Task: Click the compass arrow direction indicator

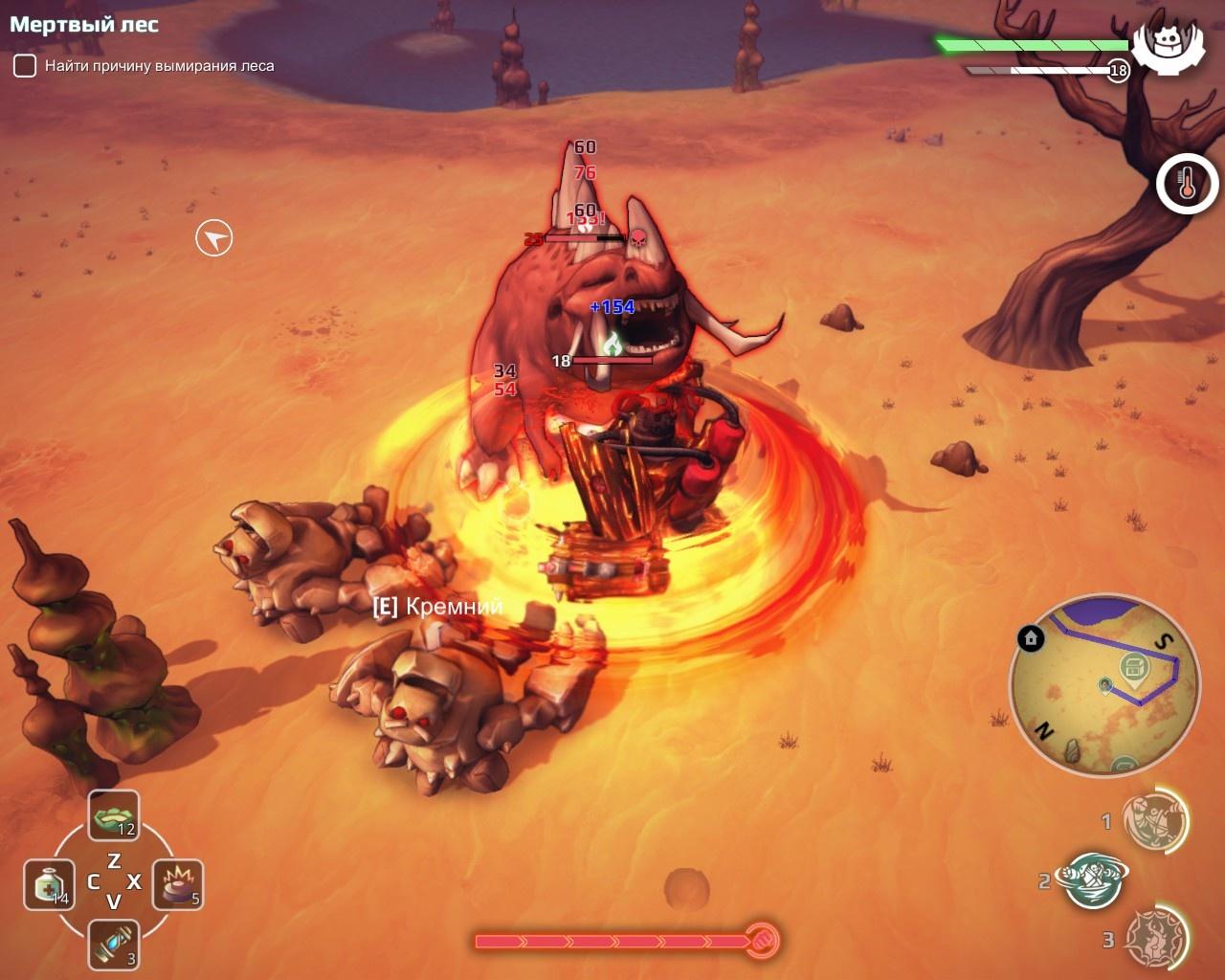Action: pos(214,238)
